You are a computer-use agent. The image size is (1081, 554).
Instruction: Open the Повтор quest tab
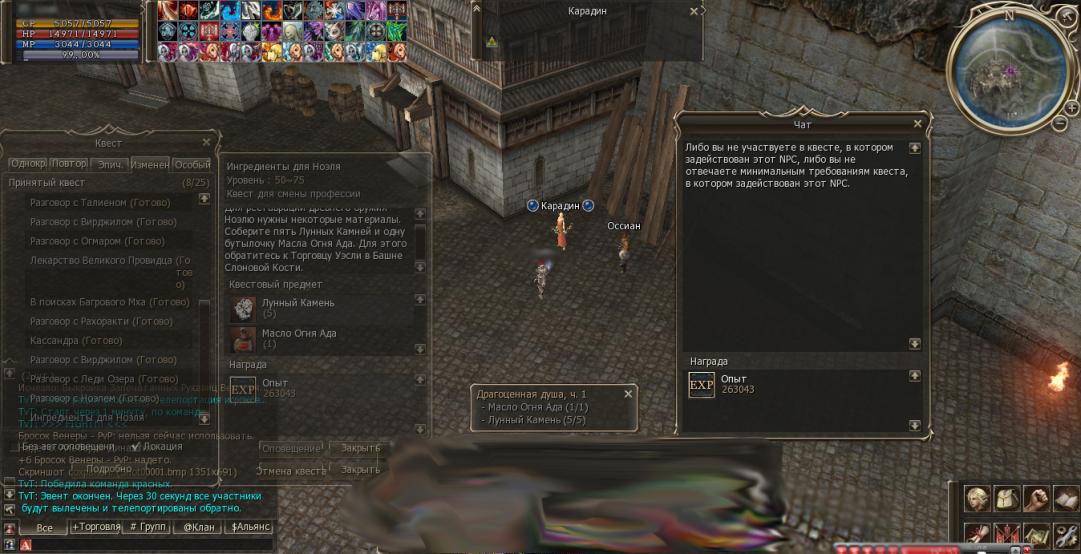click(68, 164)
